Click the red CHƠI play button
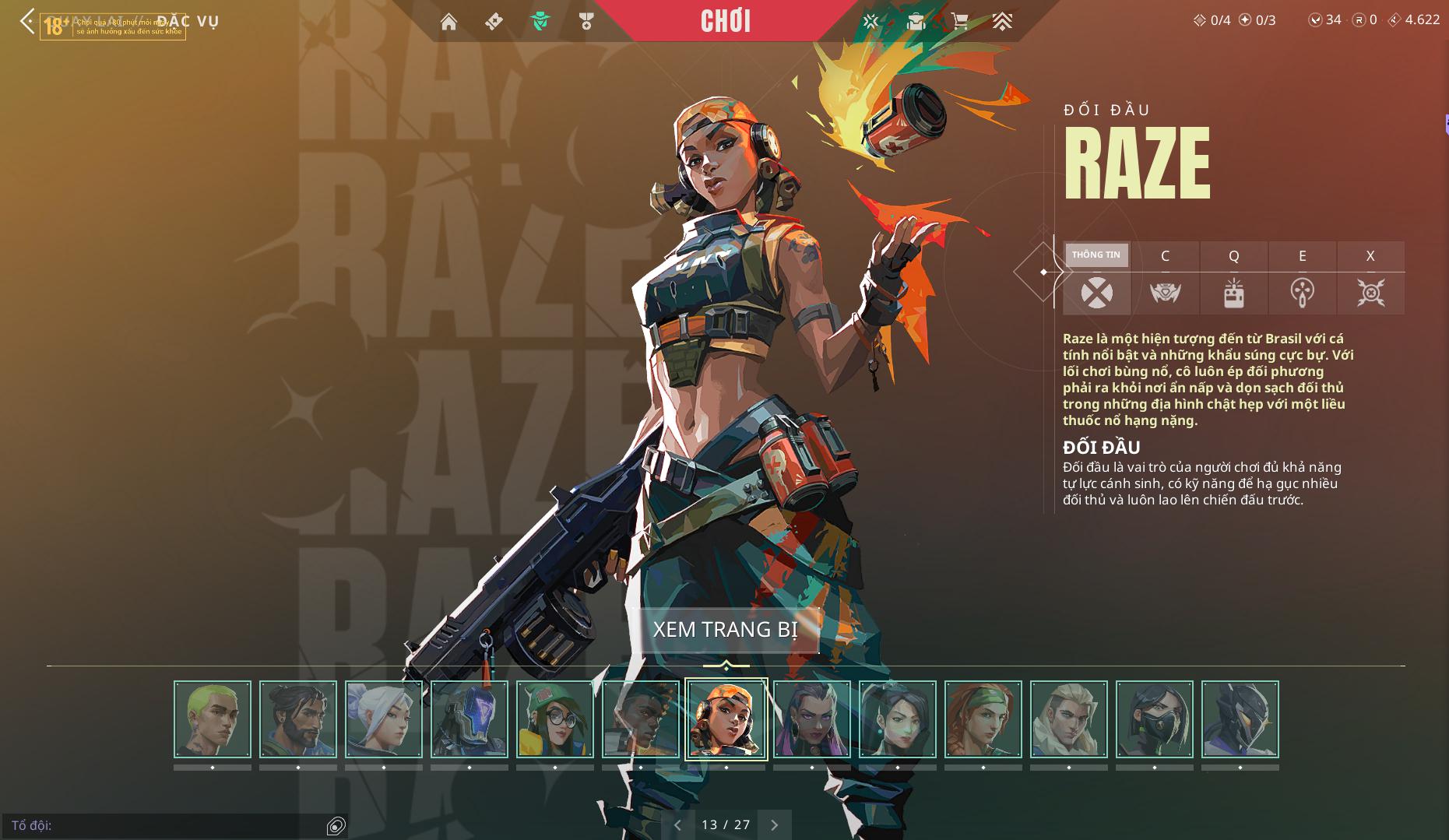 (x=726, y=21)
